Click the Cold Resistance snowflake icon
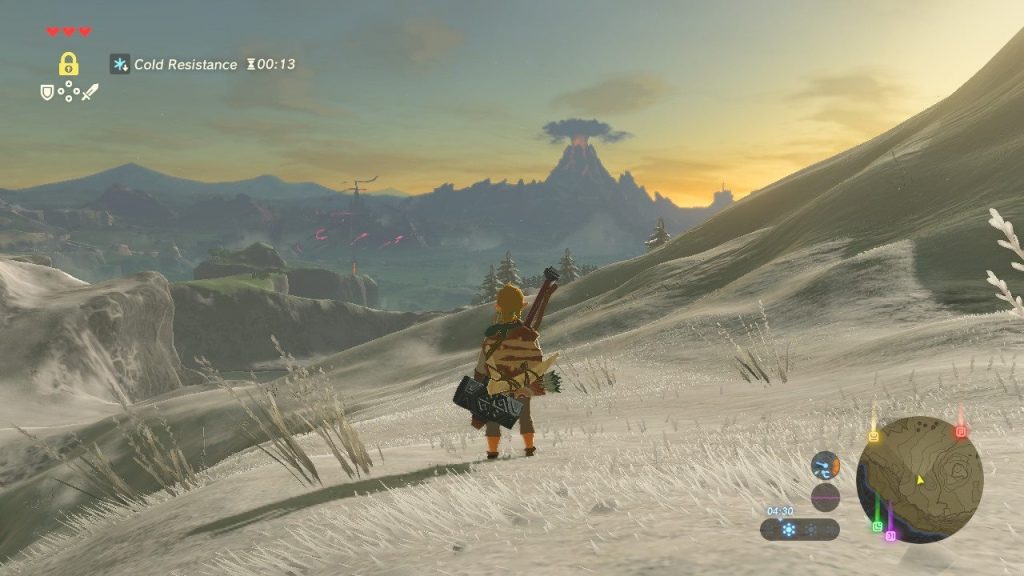Viewport: 1024px width, 576px height. pos(120,64)
